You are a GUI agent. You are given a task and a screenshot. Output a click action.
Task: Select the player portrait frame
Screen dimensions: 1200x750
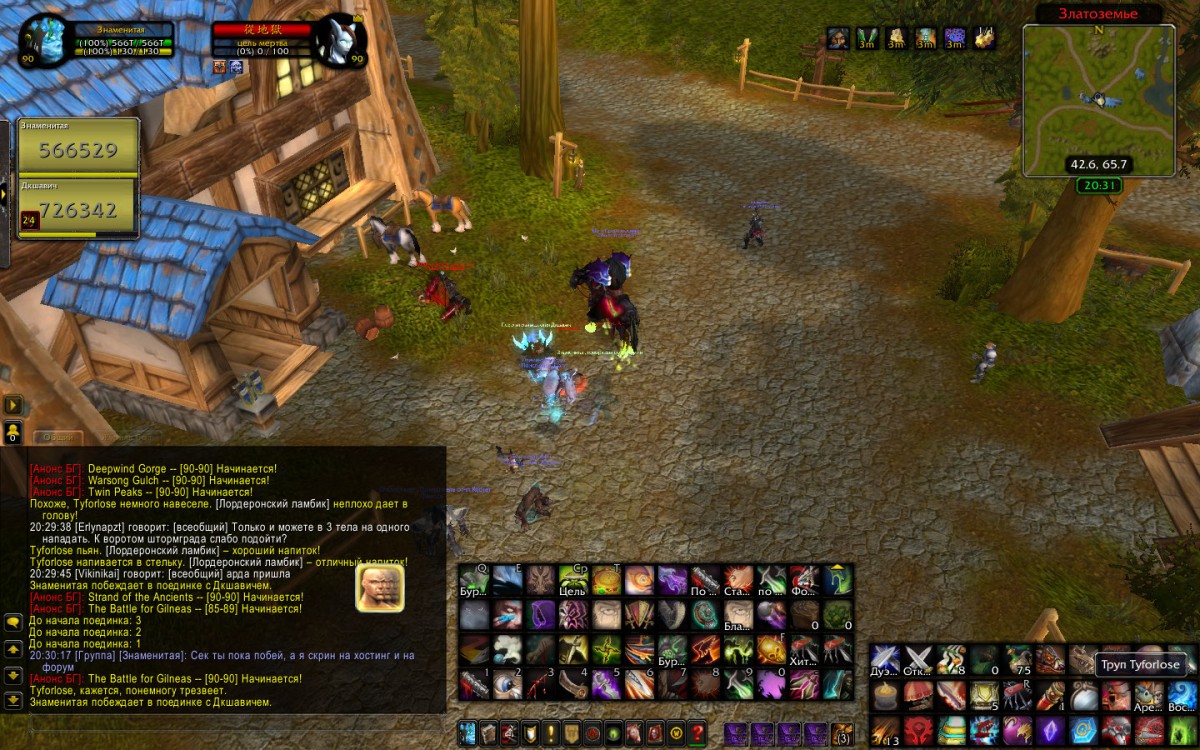(43, 43)
